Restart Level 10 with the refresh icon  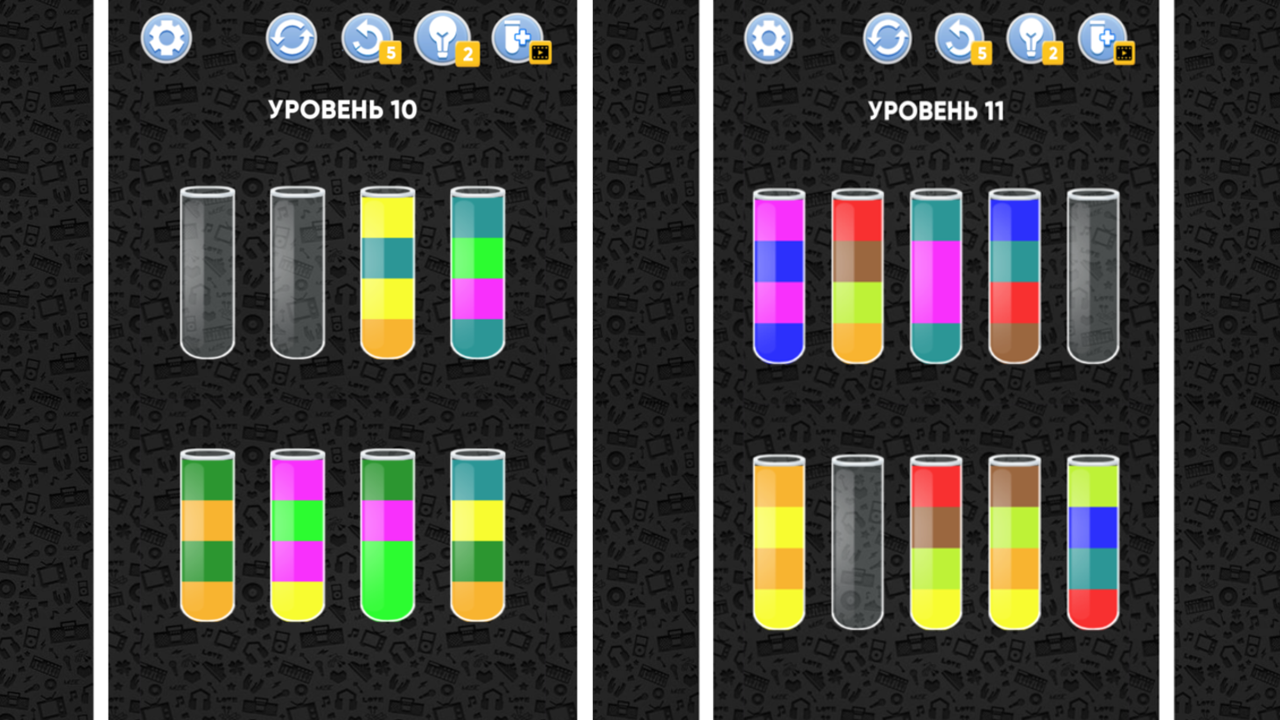[290, 38]
